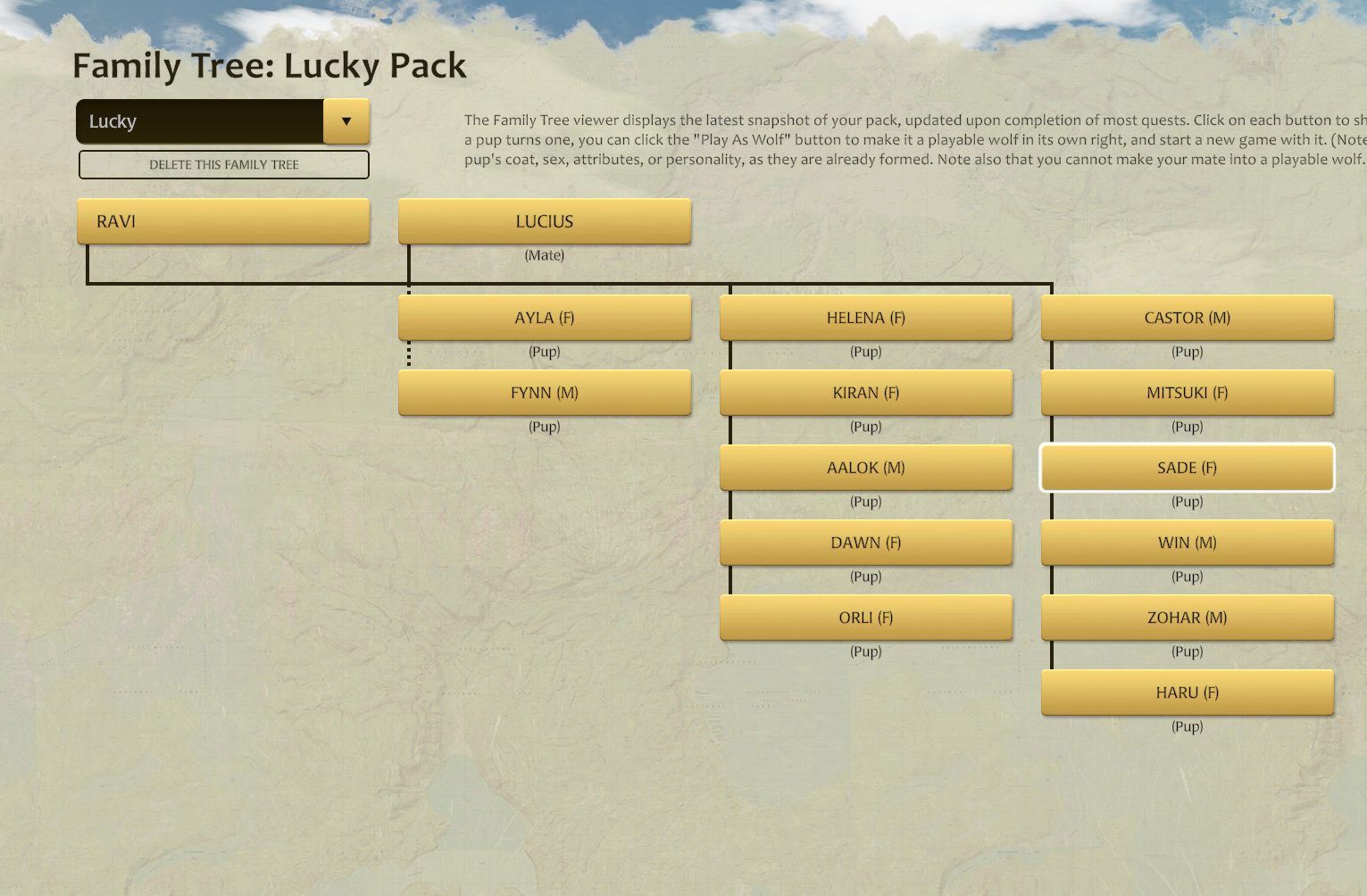The width and height of the screenshot is (1367, 896).
Task: Select AALOK from the tree
Action: click(x=865, y=467)
